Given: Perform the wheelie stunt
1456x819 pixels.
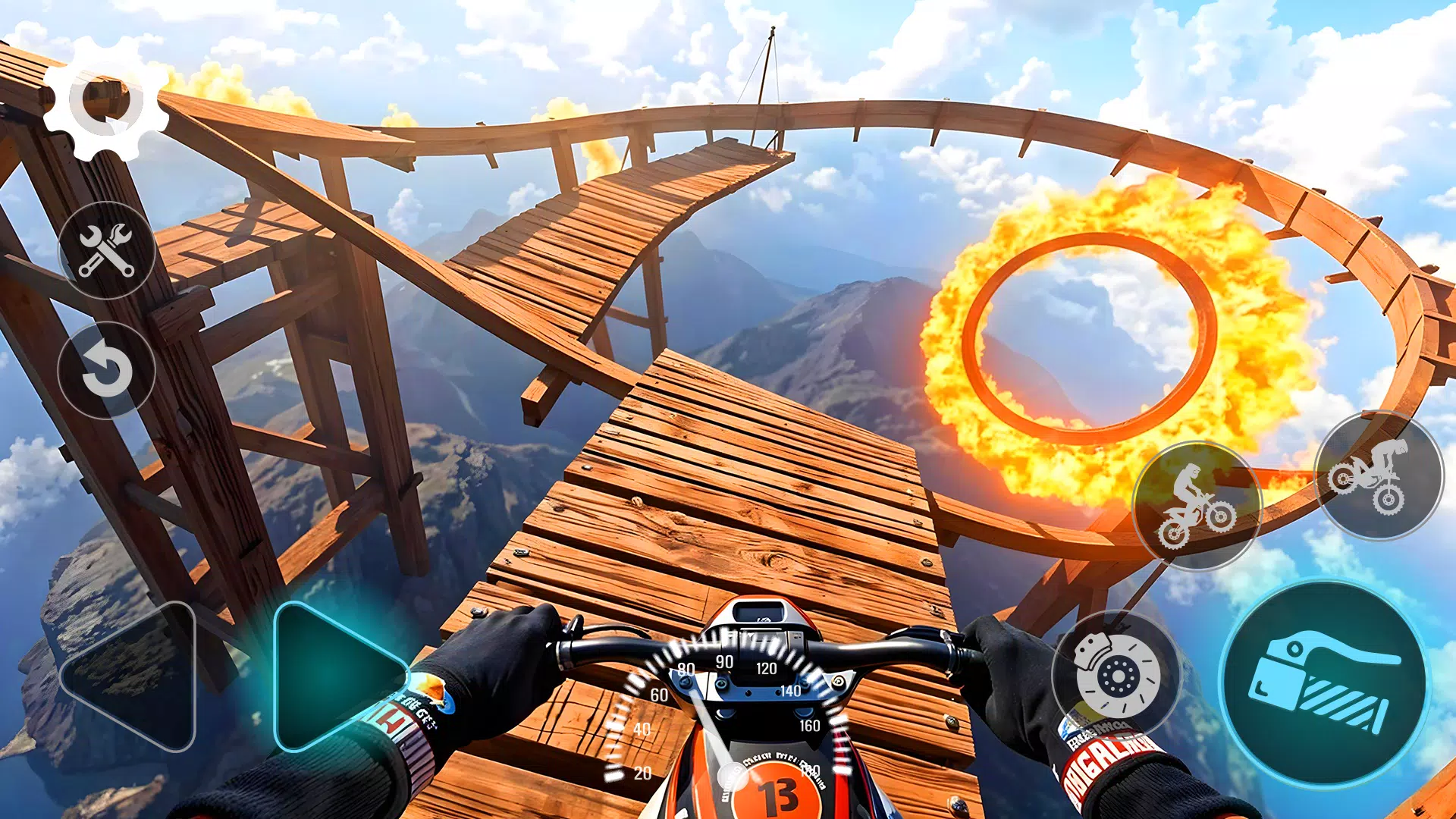Looking at the screenshot, I should coord(1197,506).
